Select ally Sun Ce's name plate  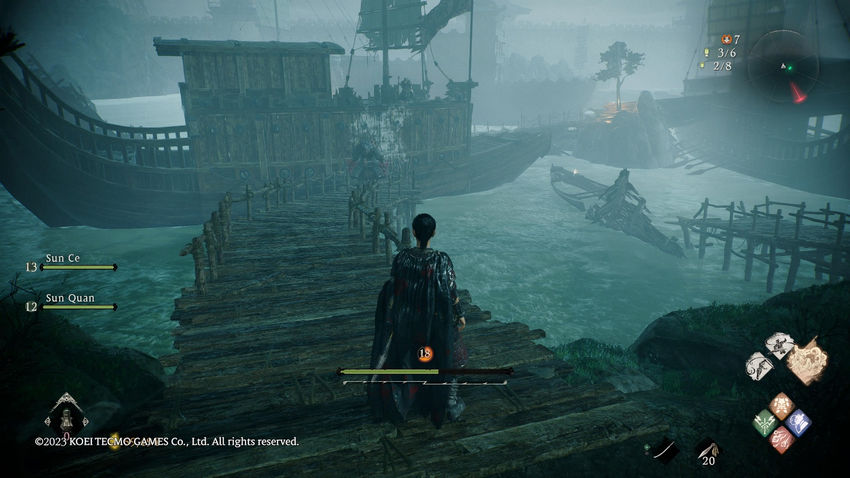63,258
